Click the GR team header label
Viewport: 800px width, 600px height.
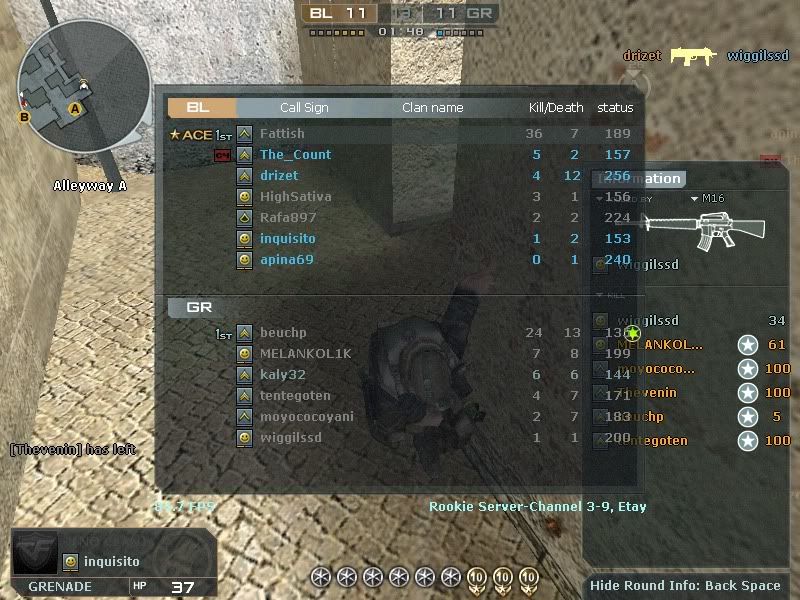pyautogui.click(x=200, y=307)
